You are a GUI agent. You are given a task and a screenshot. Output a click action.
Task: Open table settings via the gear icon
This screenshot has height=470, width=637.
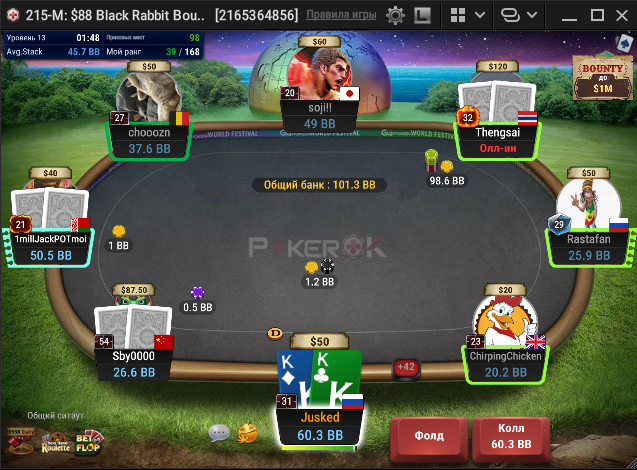395,16
